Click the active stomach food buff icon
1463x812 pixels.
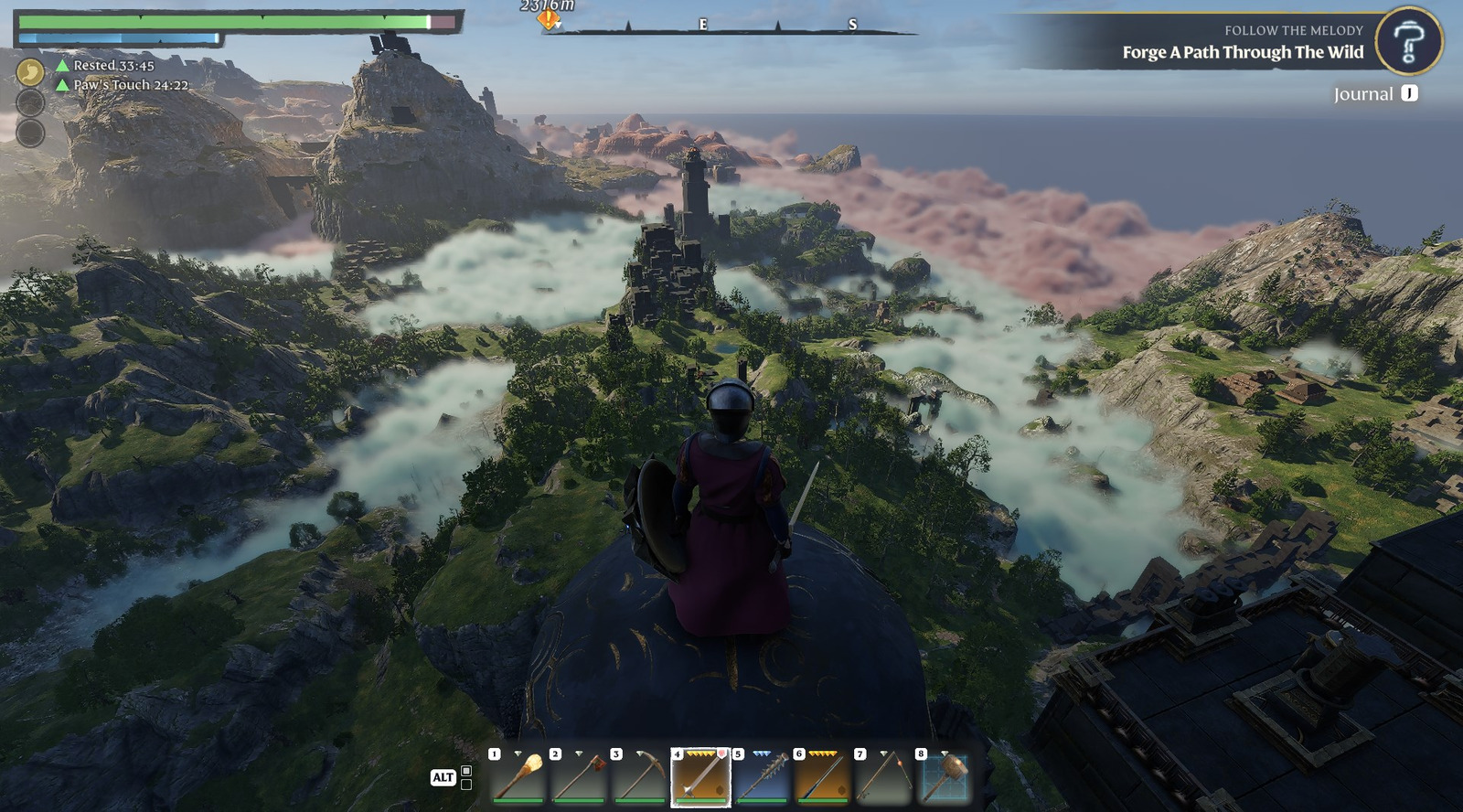click(30, 71)
